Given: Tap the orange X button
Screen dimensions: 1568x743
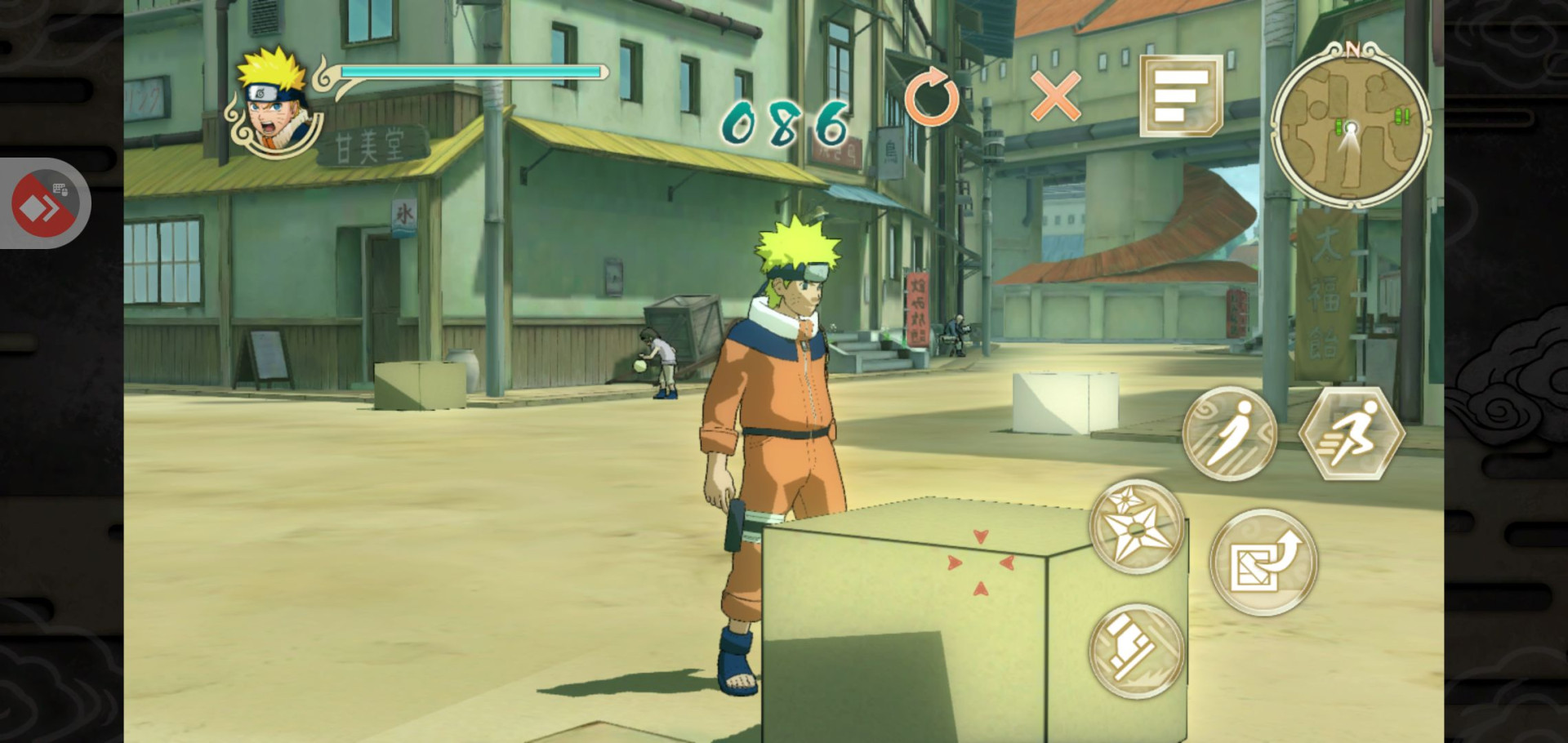Looking at the screenshot, I should coord(1056,96).
